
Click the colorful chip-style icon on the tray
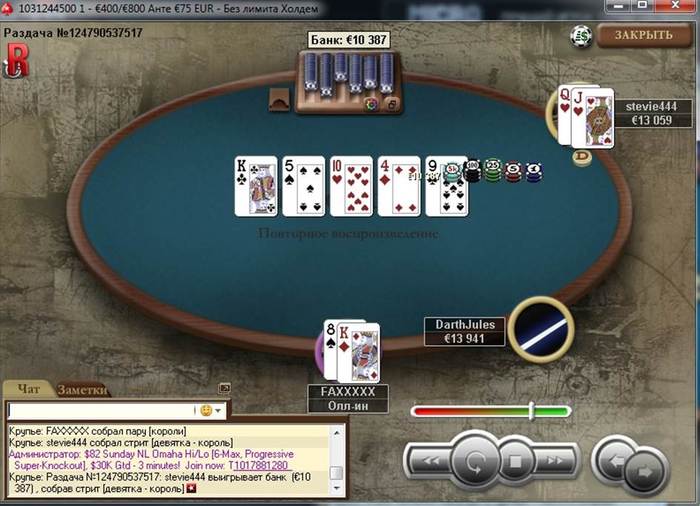click(x=372, y=103)
